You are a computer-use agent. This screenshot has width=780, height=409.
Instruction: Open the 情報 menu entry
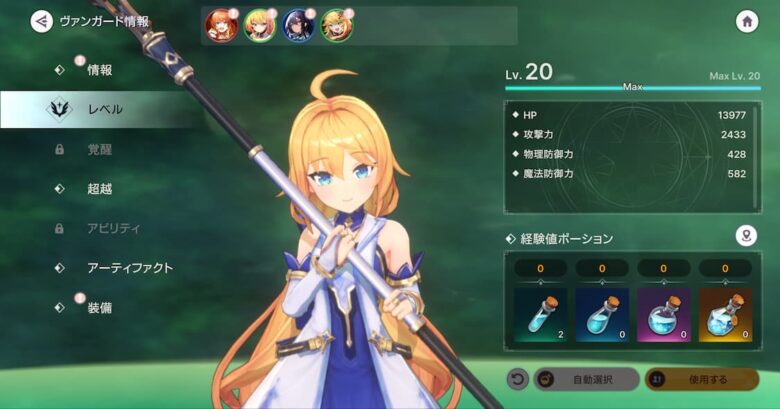click(x=99, y=70)
